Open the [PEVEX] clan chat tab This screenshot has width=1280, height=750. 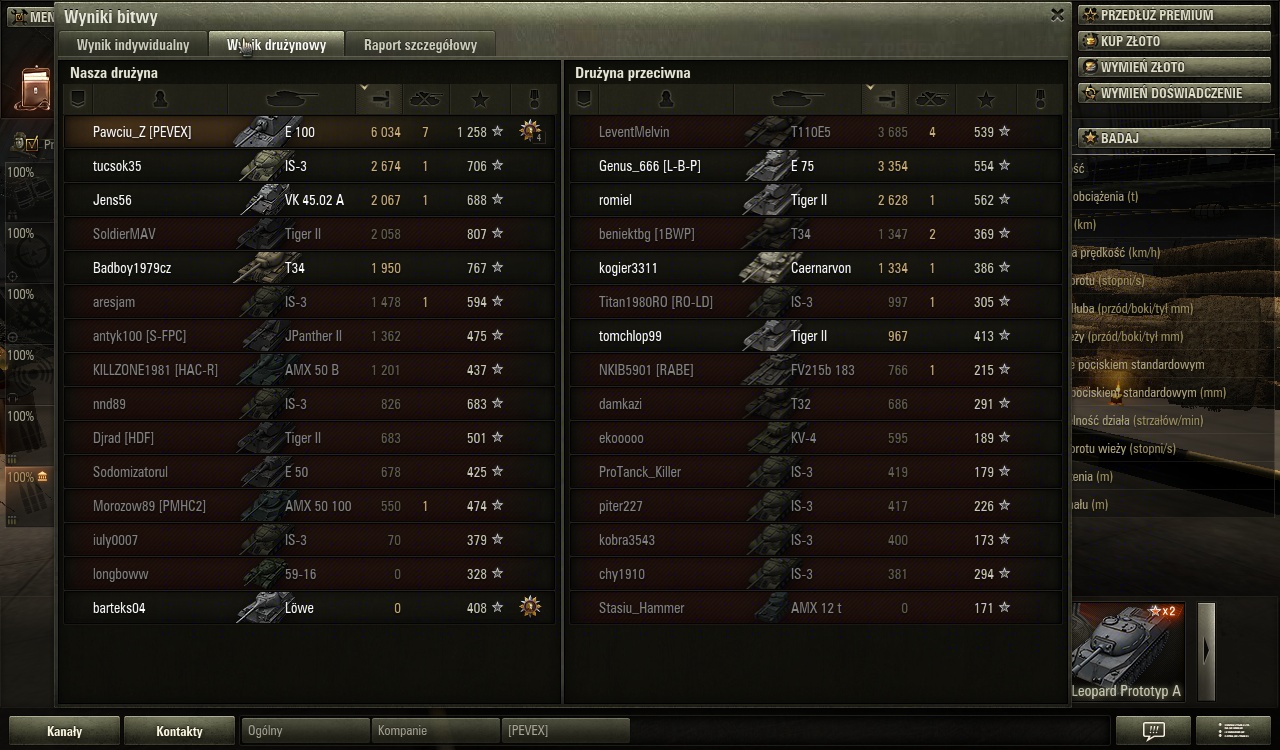tap(565, 731)
